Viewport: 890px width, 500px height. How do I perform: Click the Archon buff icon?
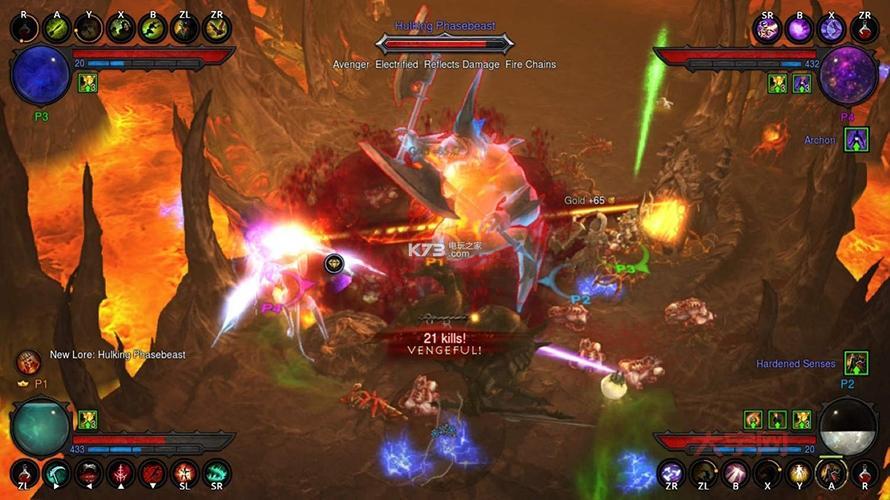tap(856, 140)
